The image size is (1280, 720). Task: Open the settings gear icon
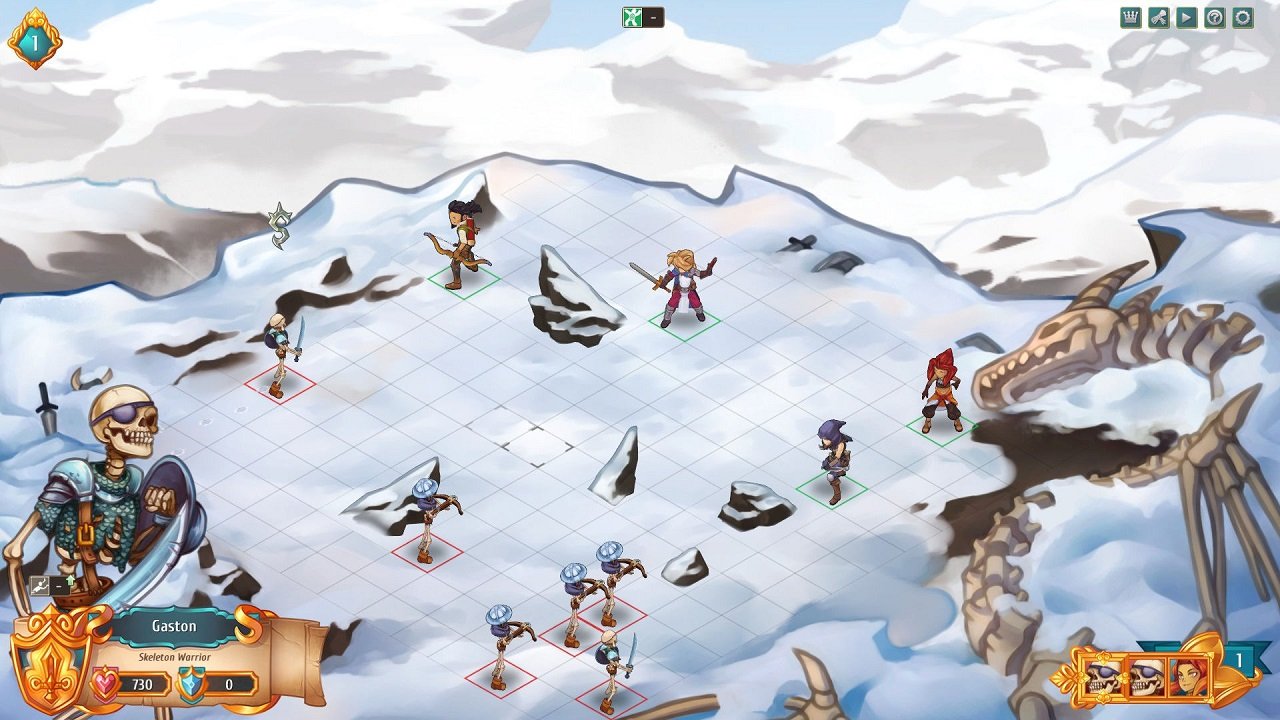pyautogui.click(x=1243, y=18)
